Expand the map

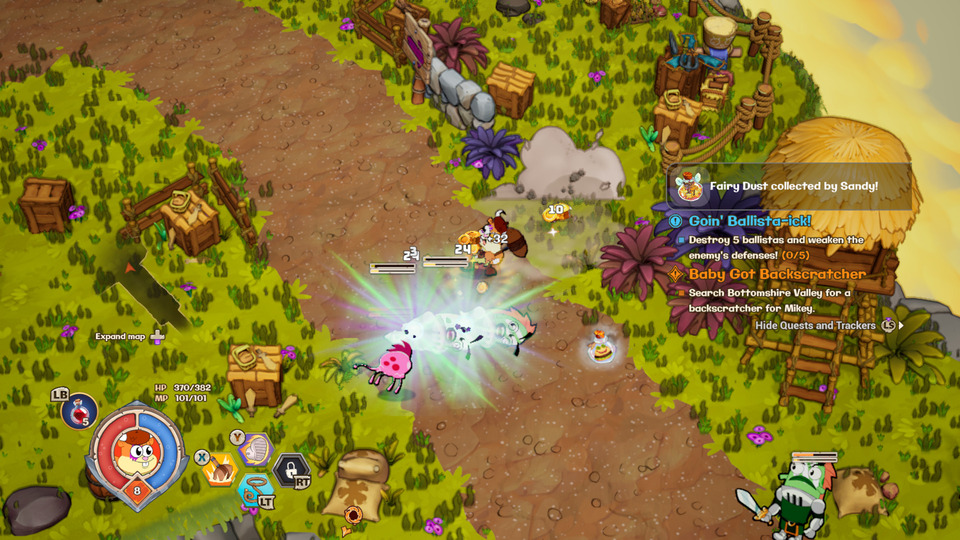pos(130,337)
